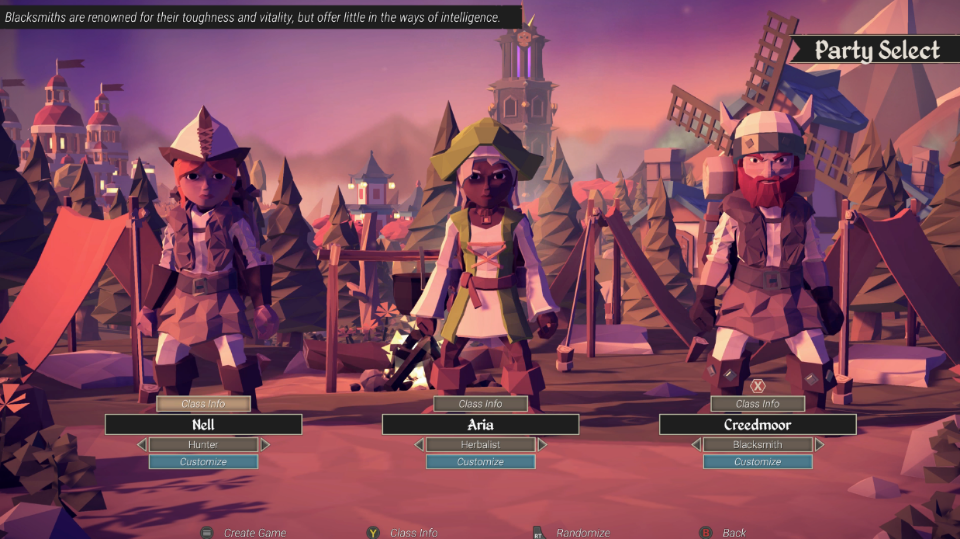Customize Aria's appearance
The image size is (960, 539).
(480, 462)
